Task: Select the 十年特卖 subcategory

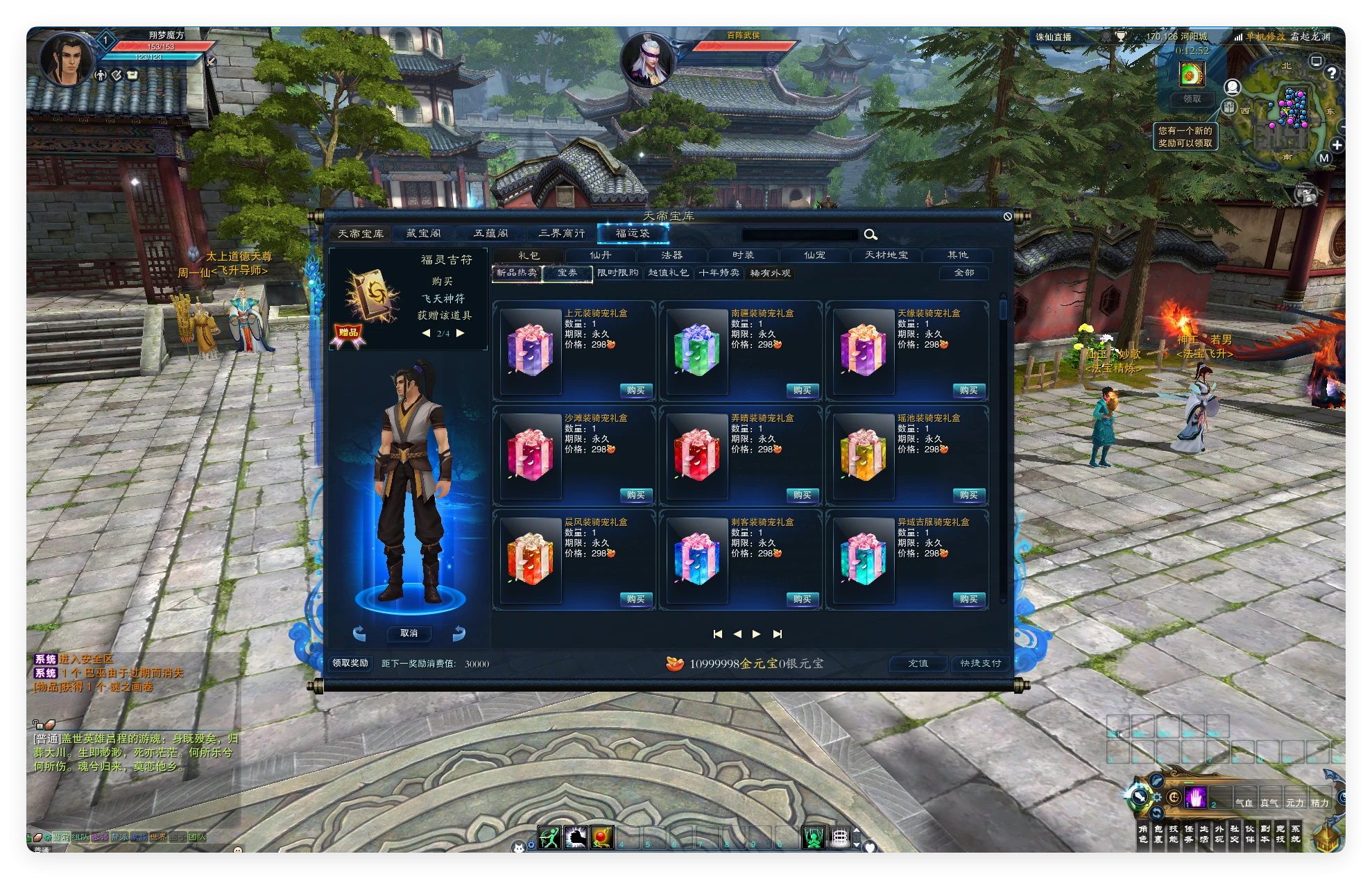Action: [x=719, y=273]
